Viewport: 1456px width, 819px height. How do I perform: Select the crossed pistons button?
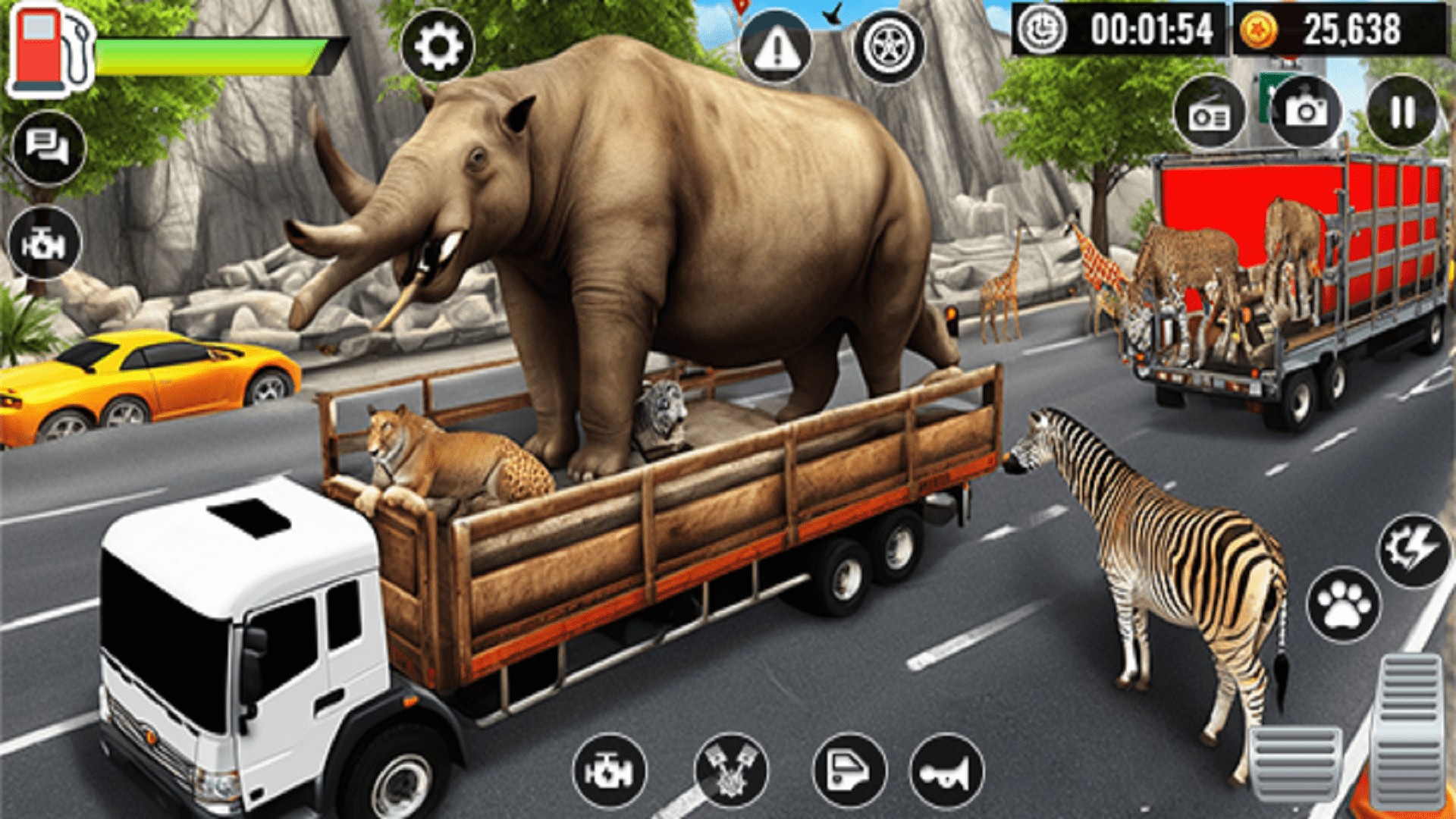click(731, 770)
